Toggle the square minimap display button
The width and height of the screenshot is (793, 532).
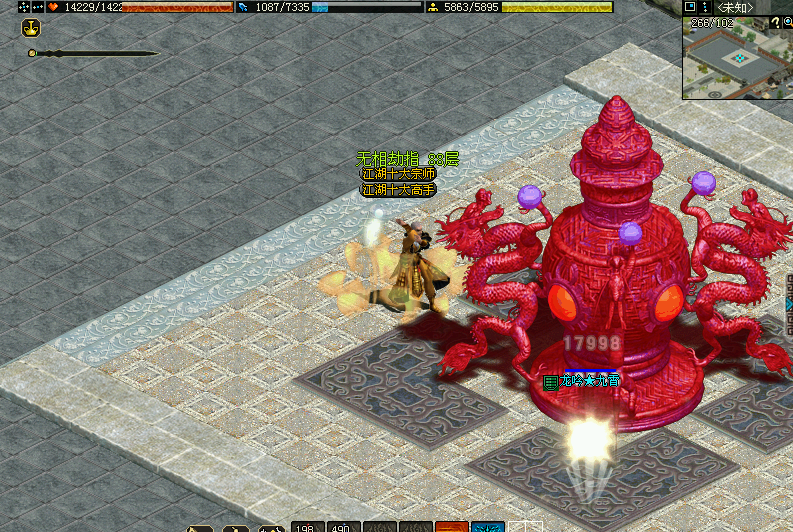click(690, 7)
